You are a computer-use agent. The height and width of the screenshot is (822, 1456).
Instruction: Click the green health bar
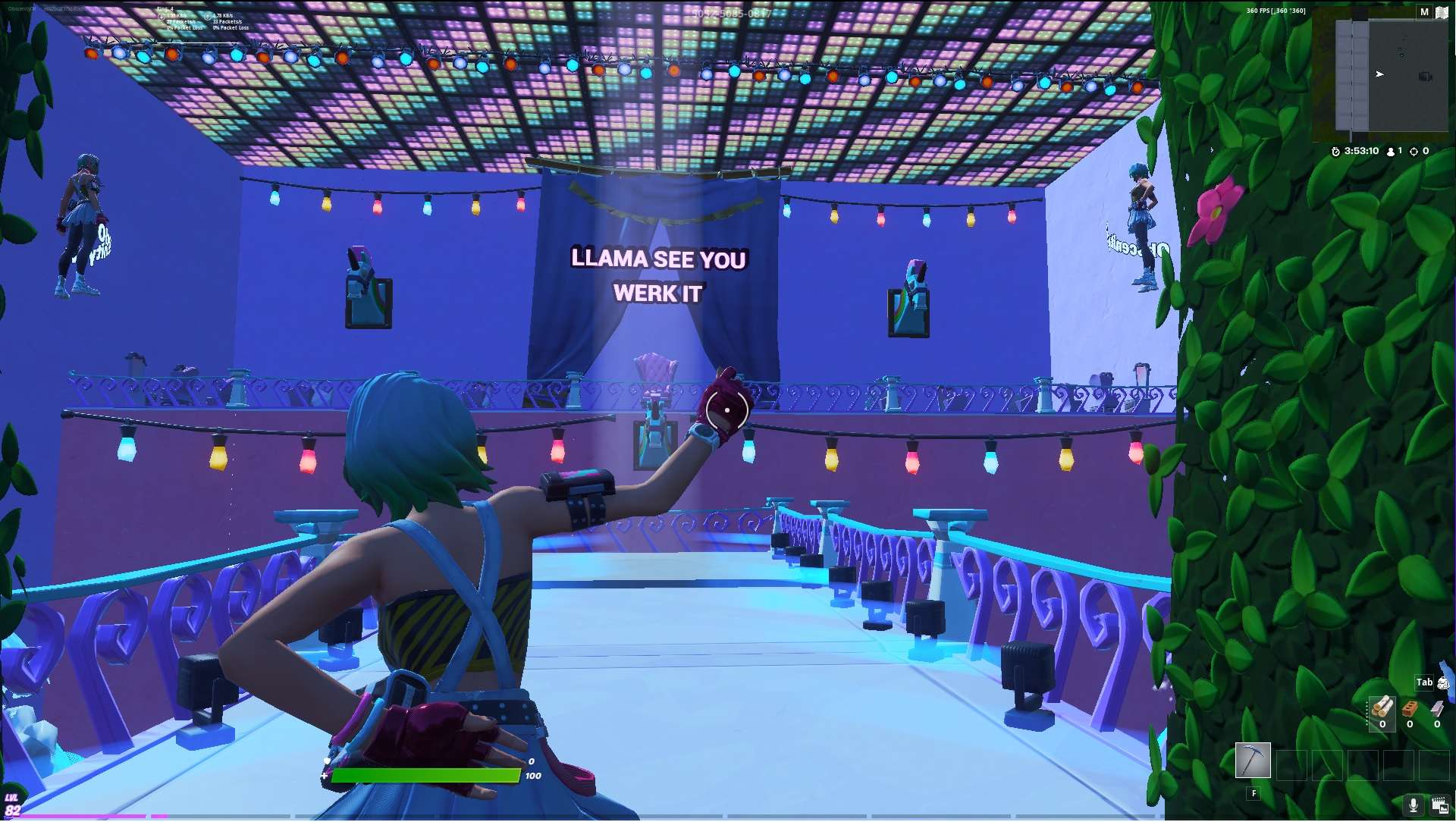428,776
